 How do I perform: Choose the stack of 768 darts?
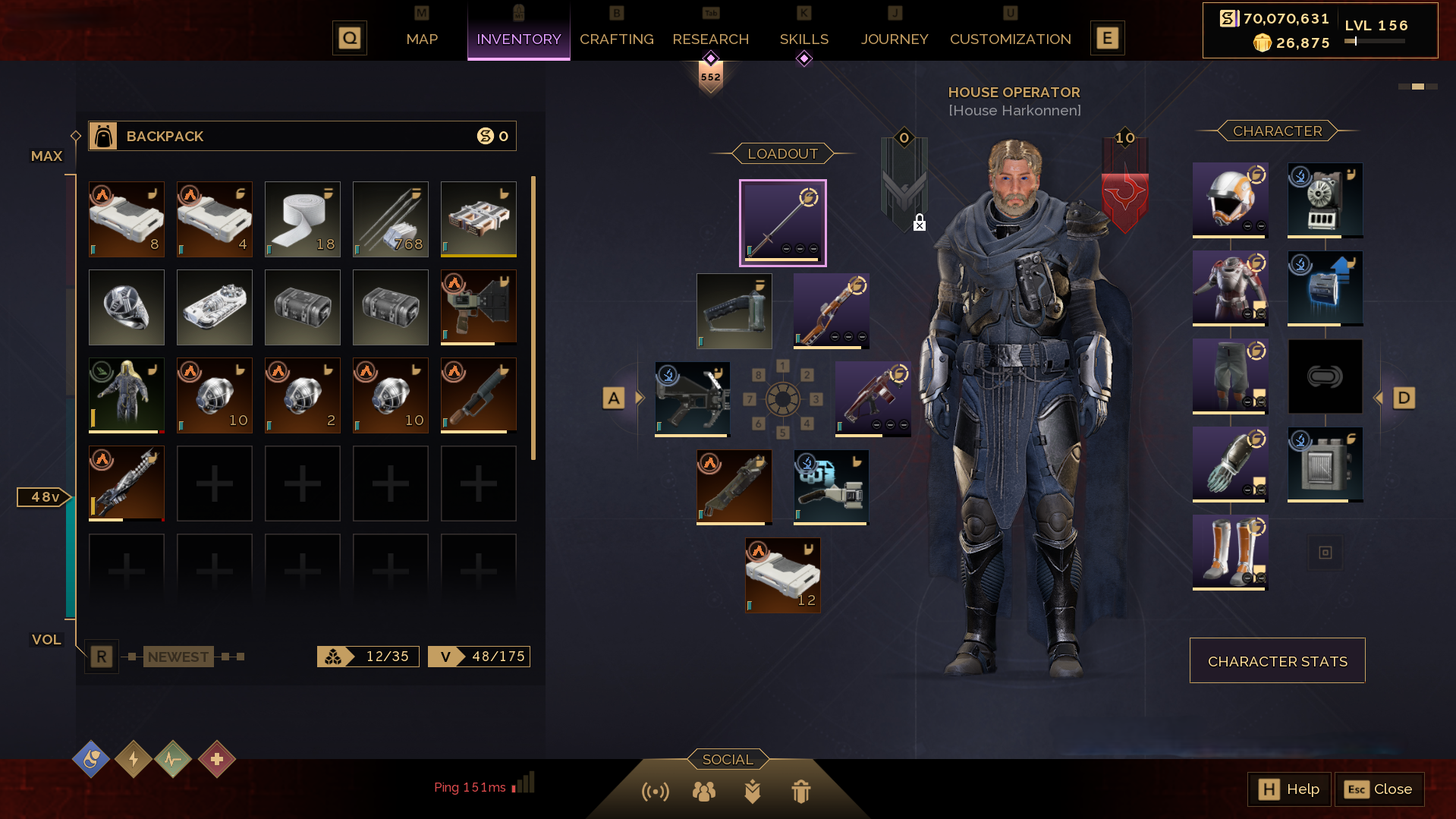tap(390, 219)
